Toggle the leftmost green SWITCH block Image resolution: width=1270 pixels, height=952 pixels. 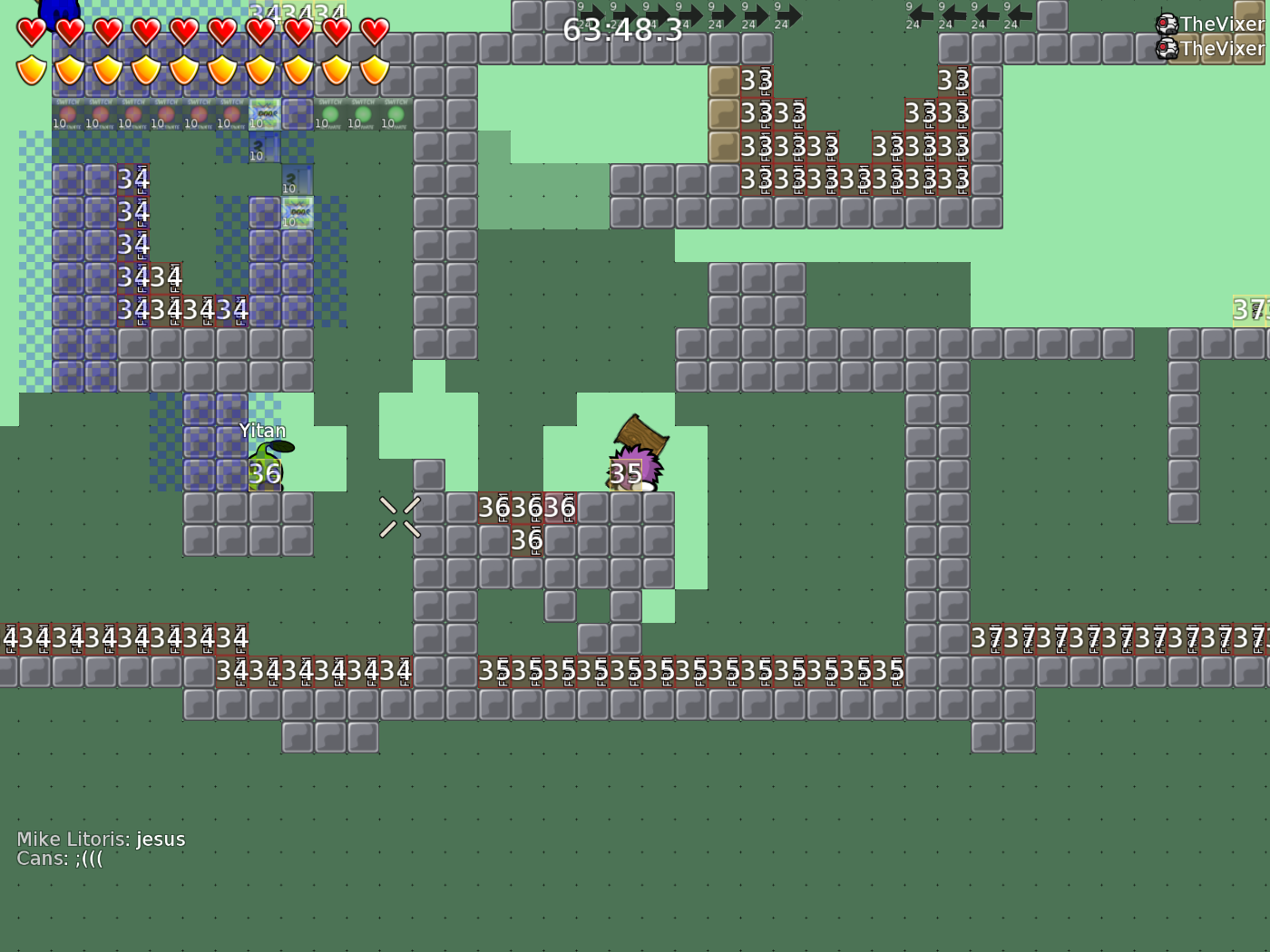click(x=328, y=114)
